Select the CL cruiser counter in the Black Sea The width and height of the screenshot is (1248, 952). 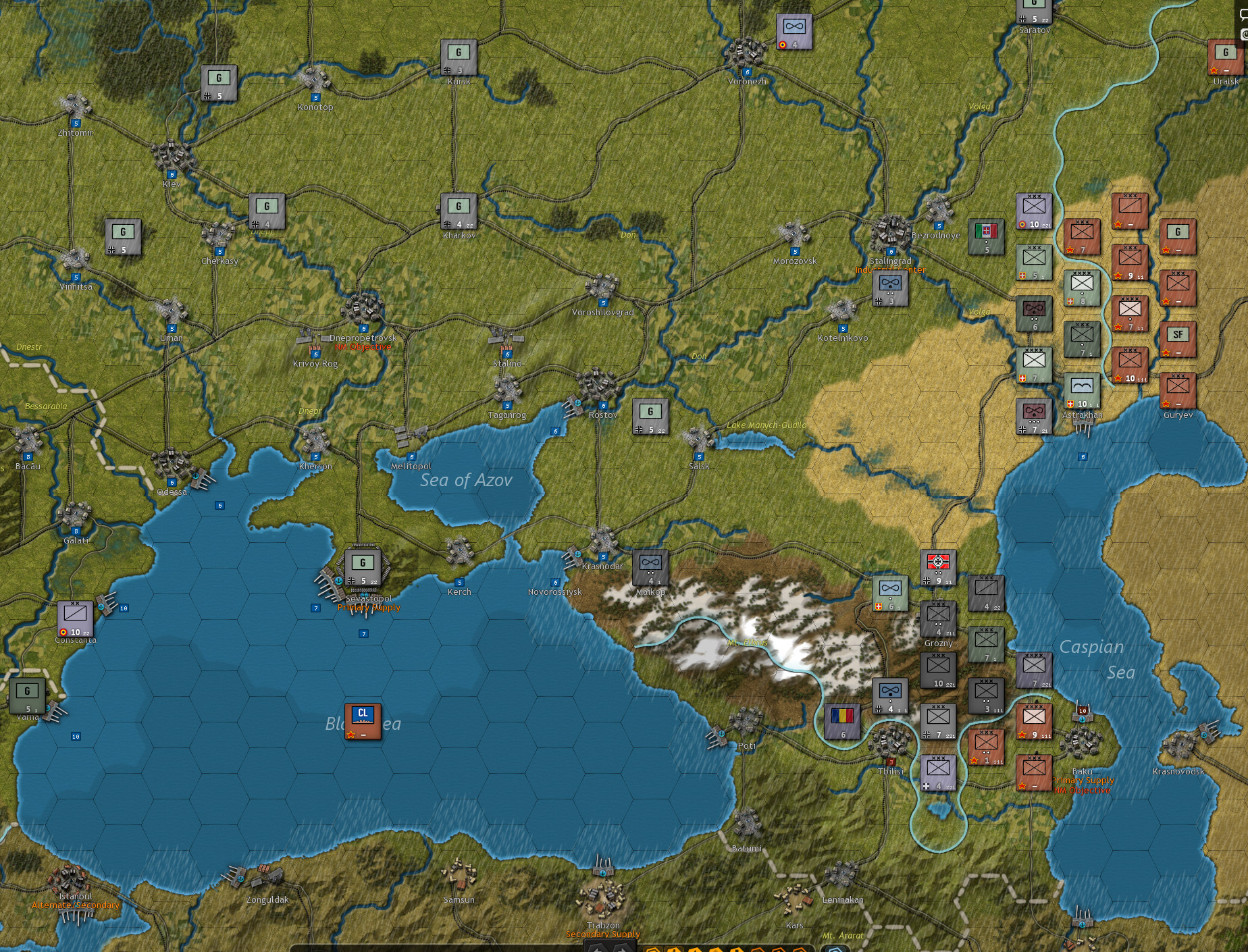click(363, 722)
